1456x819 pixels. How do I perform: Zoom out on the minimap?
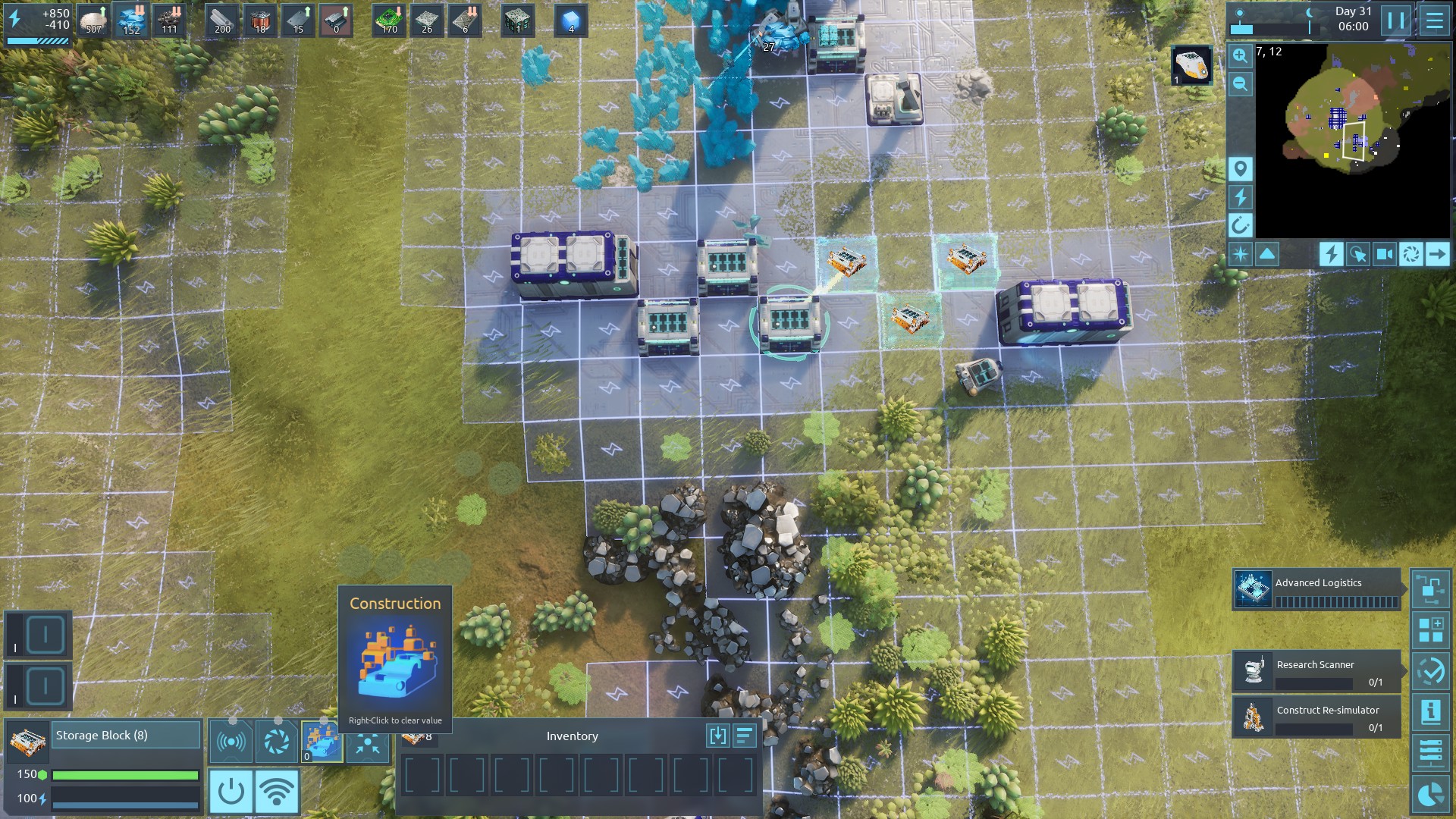(1241, 83)
